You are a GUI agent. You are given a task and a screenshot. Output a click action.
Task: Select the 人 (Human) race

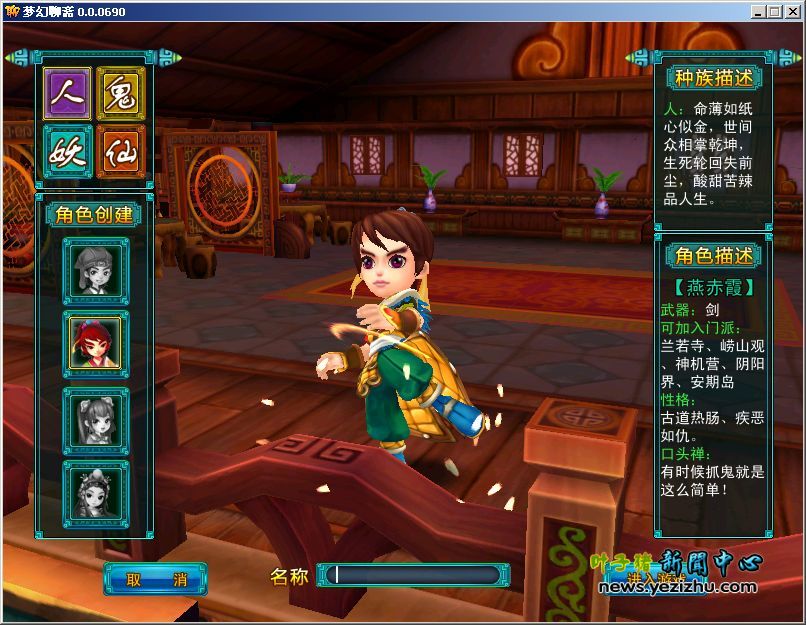68,94
